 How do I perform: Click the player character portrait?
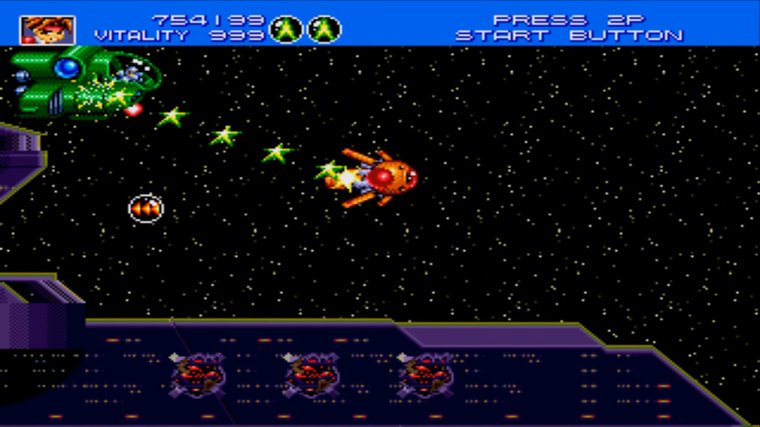click(x=41, y=29)
